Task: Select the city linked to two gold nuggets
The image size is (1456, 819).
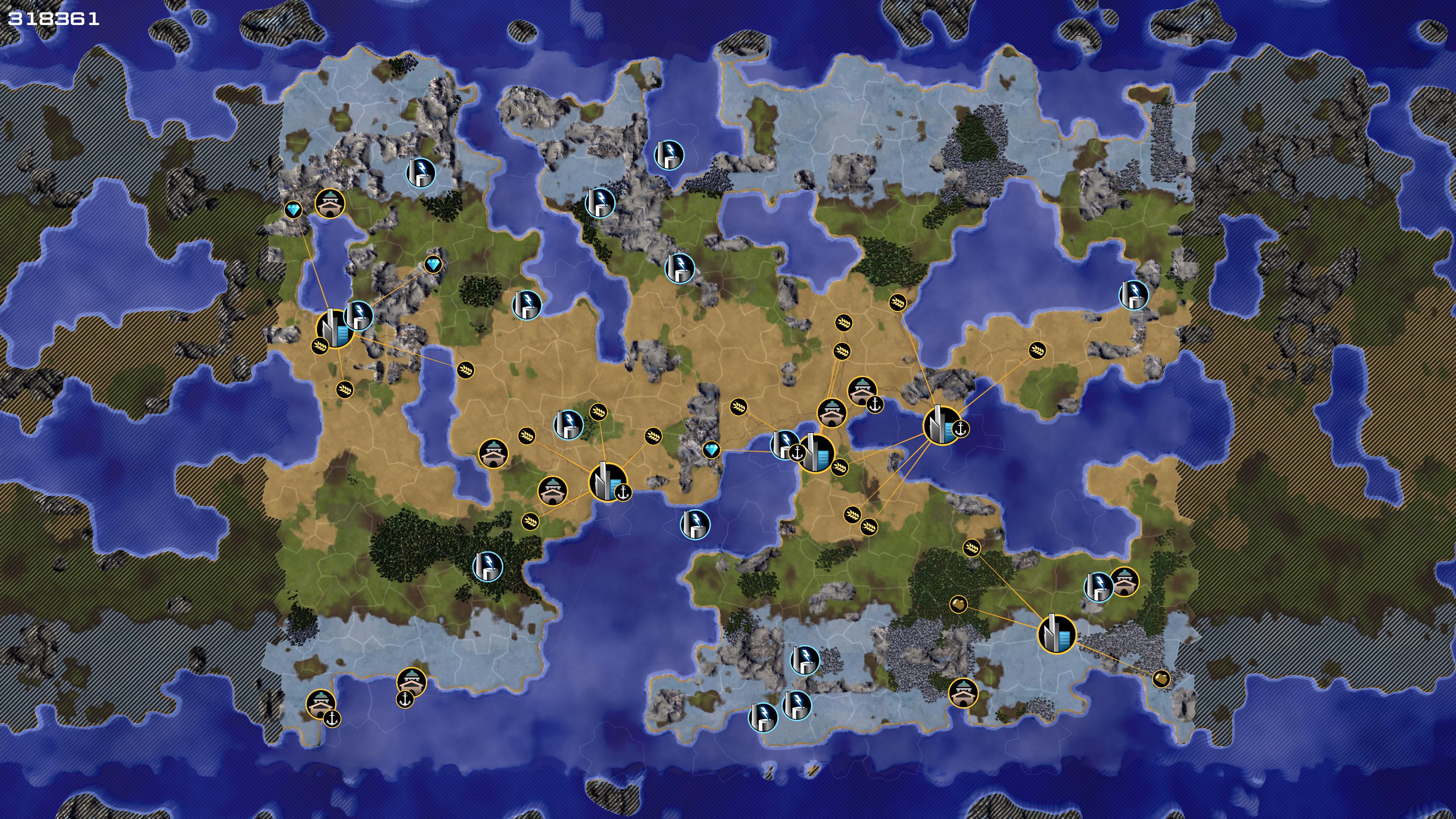Action: (x=1056, y=634)
